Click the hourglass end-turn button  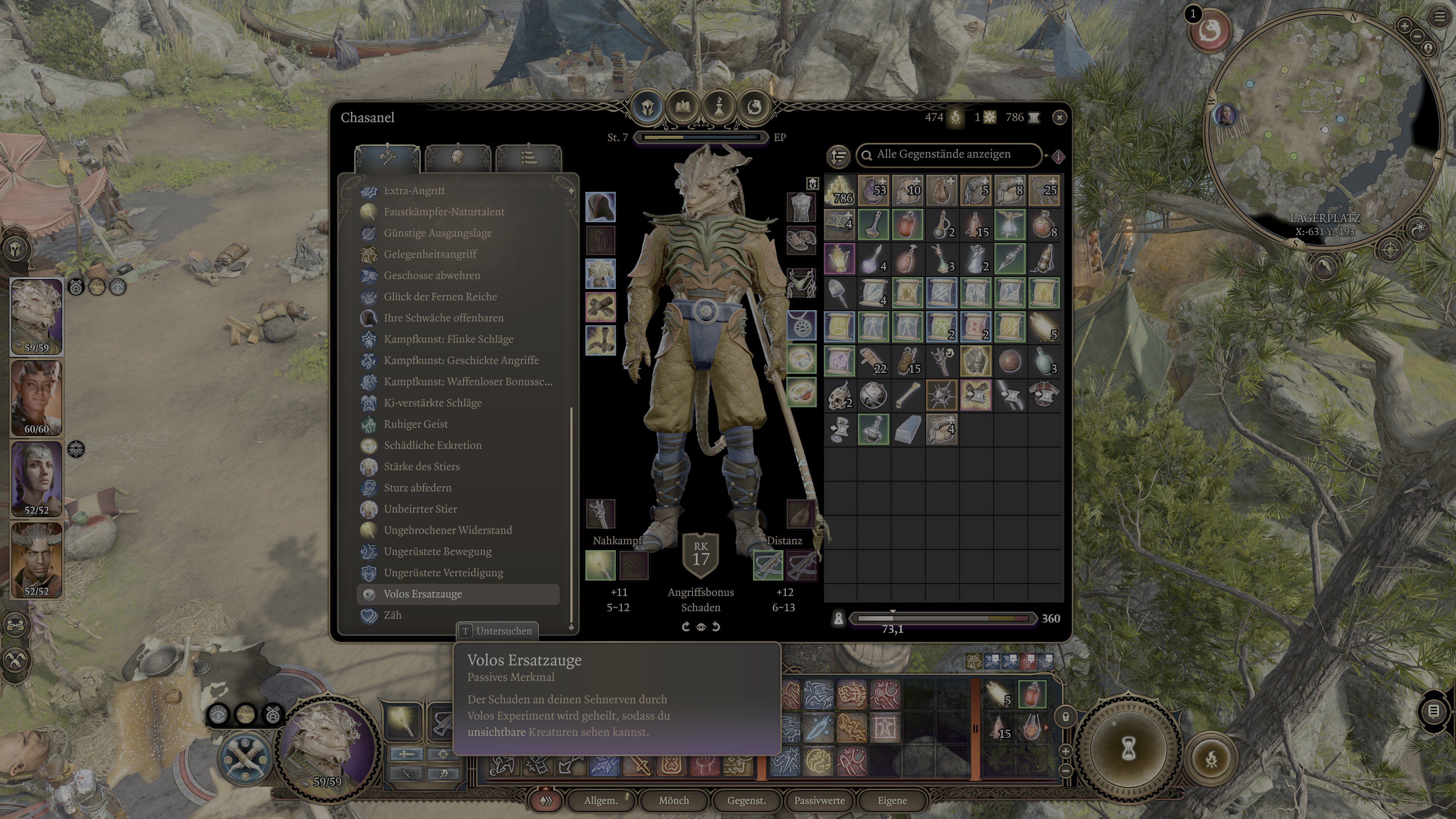pos(1129,749)
